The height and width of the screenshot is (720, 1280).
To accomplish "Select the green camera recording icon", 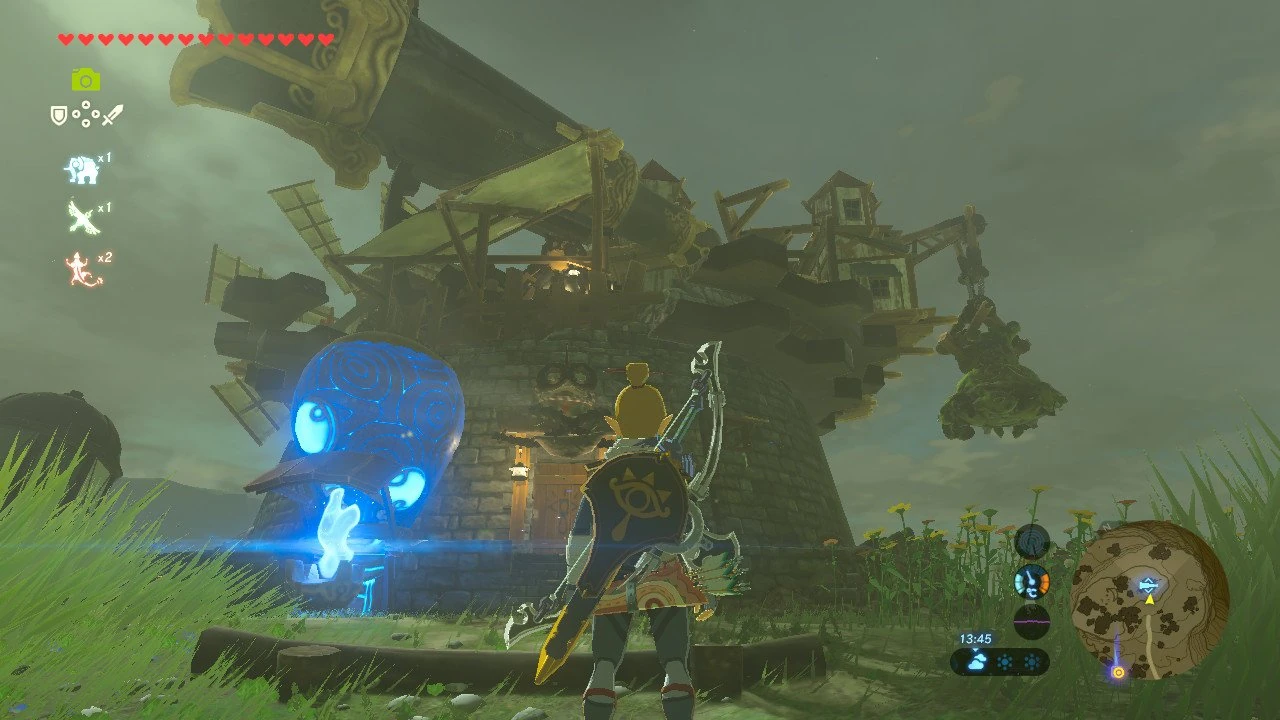I will (x=85, y=80).
